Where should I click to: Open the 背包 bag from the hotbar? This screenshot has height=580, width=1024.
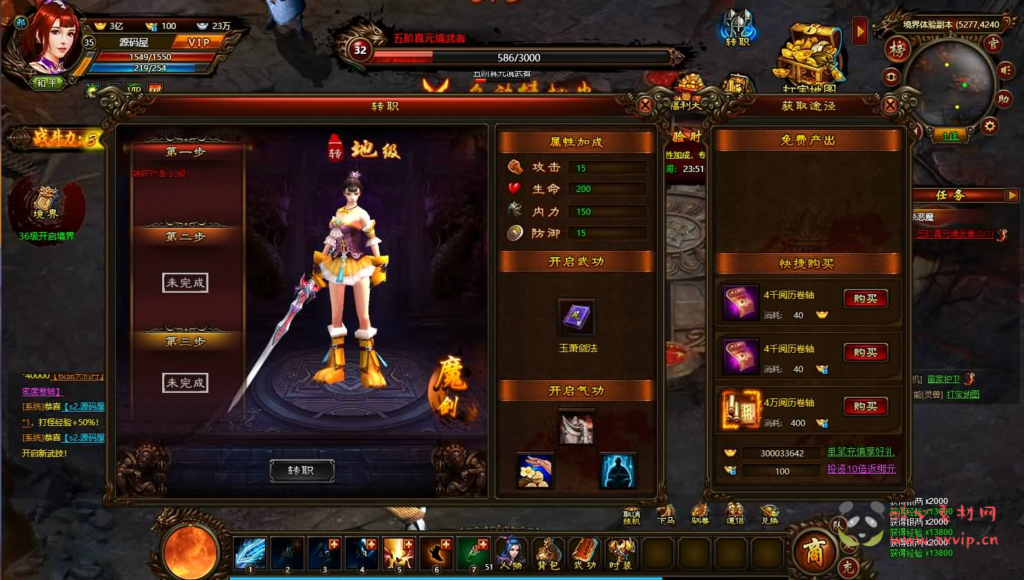click(547, 552)
